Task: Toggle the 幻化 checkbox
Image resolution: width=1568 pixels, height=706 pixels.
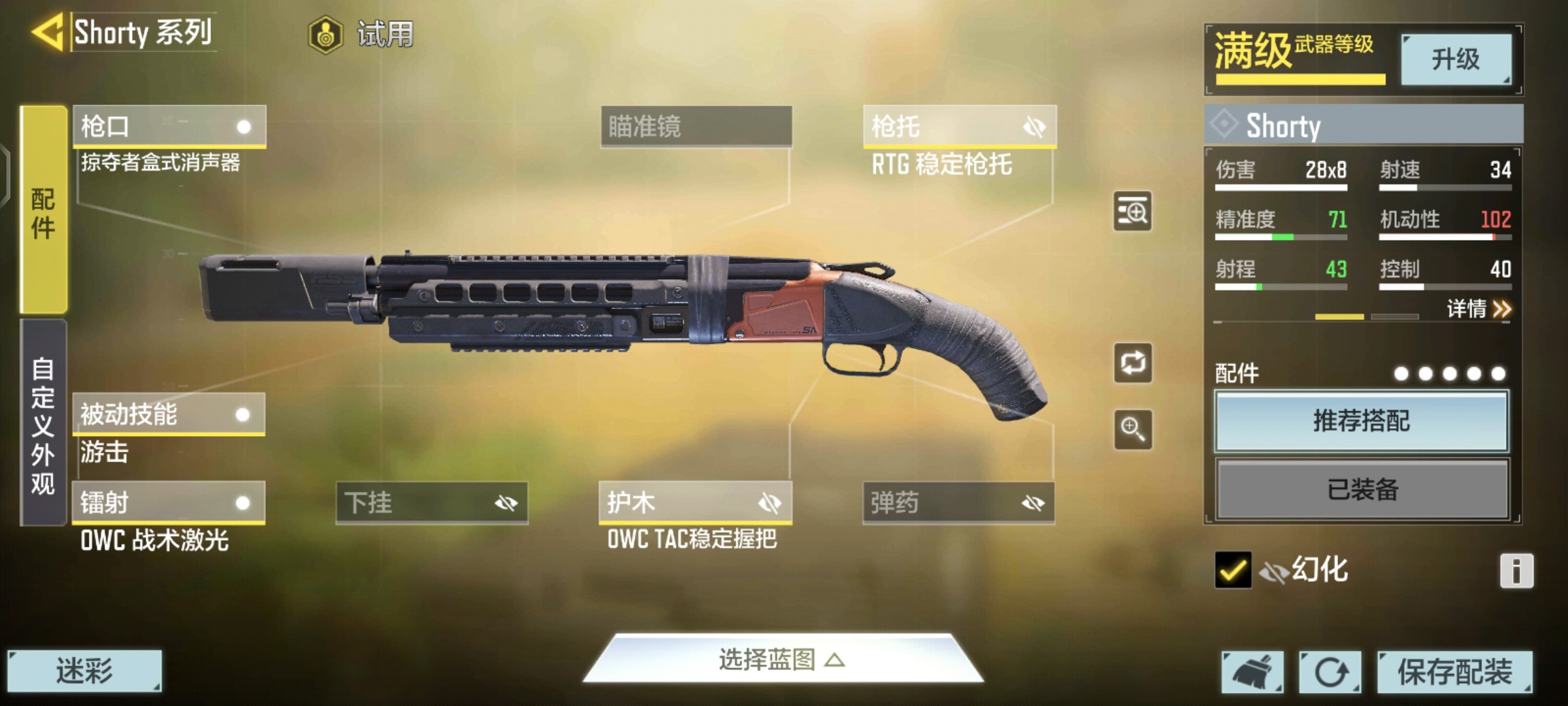Action: 1233,570
